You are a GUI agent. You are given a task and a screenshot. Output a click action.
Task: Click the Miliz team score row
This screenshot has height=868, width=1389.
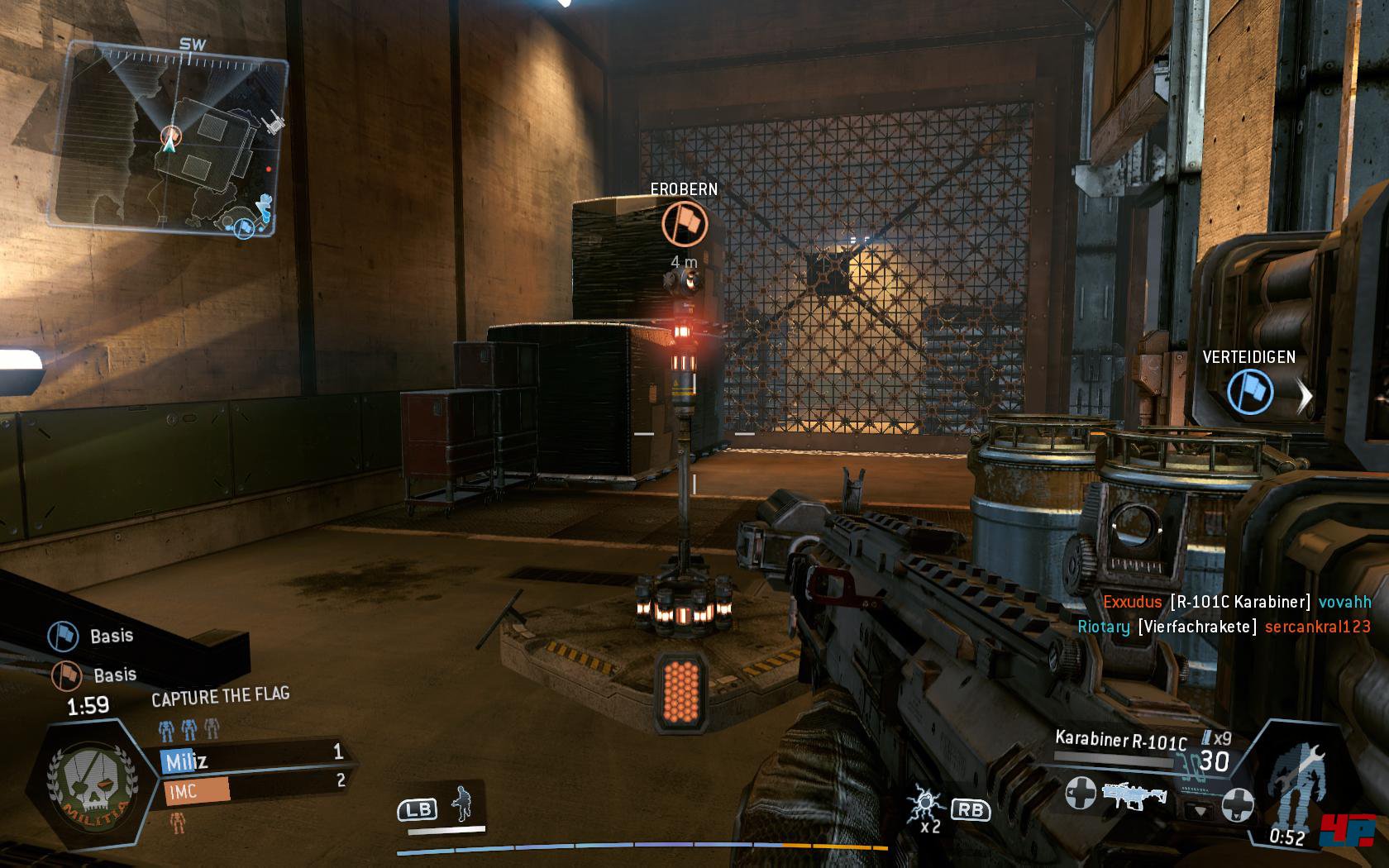[253, 756]
